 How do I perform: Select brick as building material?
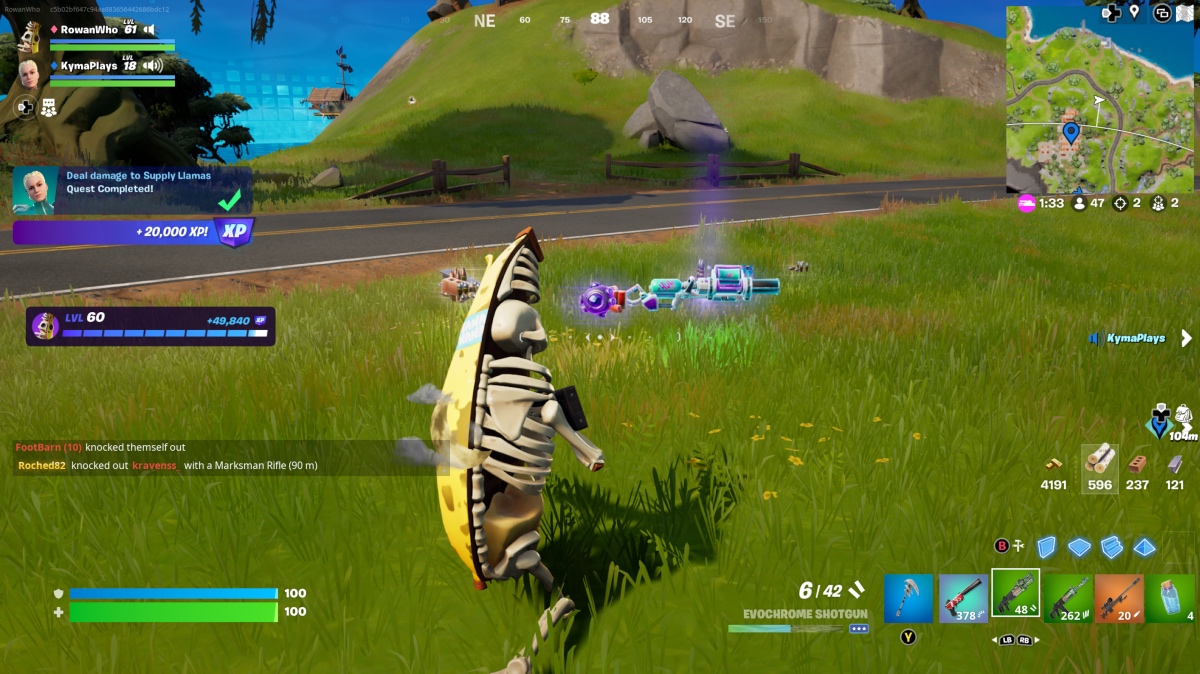pyautogui.click(x=1137, y=464)
